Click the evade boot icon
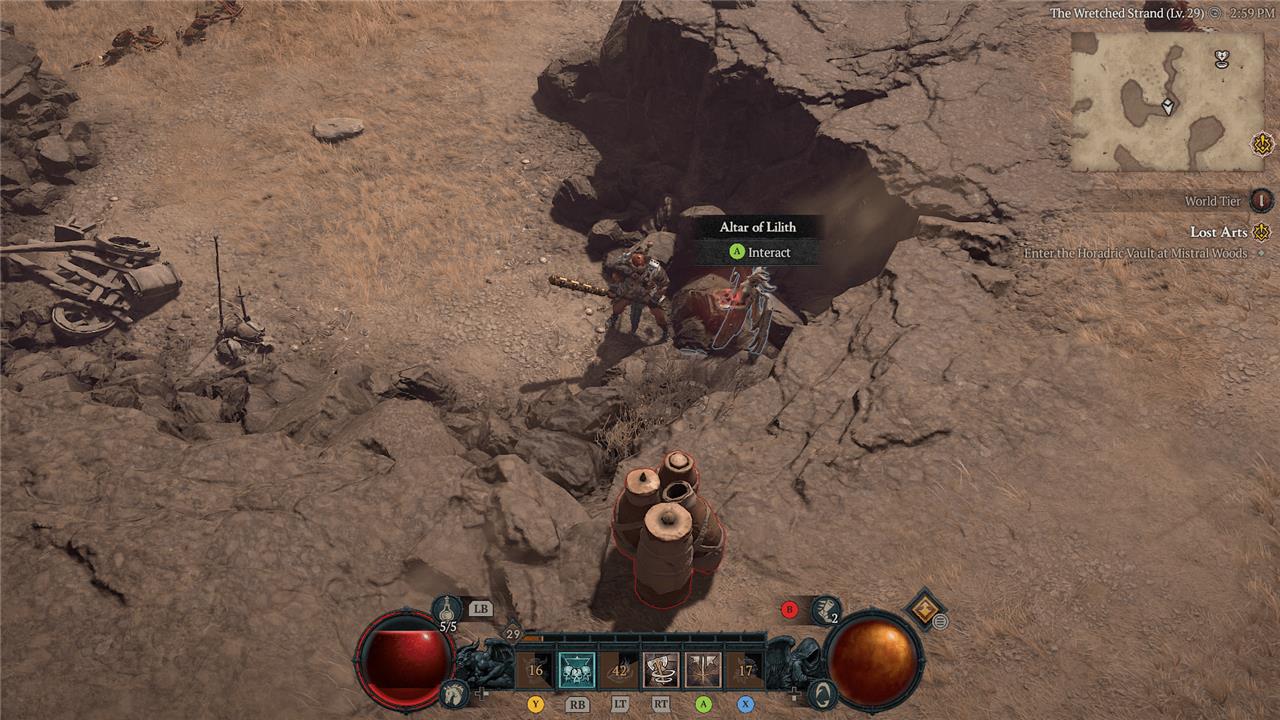Image resolution: width=1280 pixels, height=720 pixels. 826,610
